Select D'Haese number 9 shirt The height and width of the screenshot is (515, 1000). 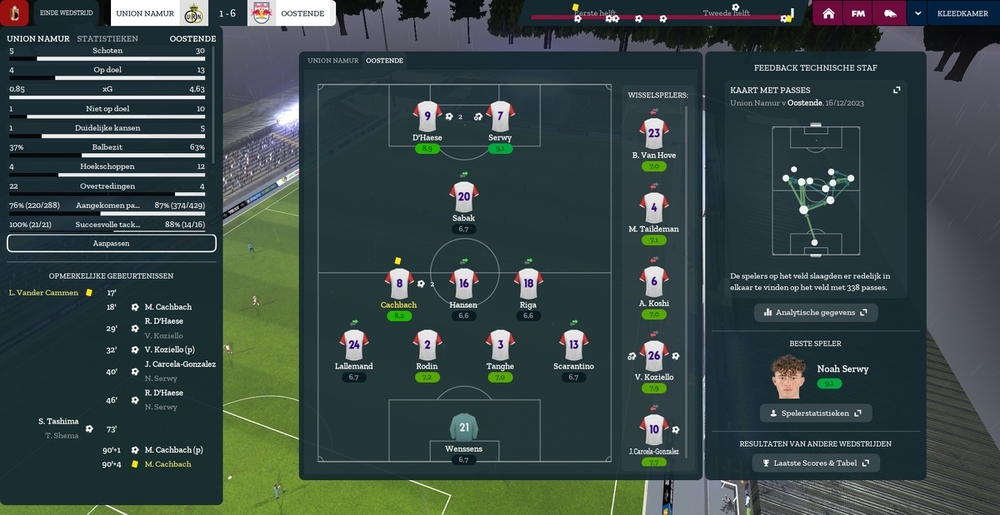[427, 117]
